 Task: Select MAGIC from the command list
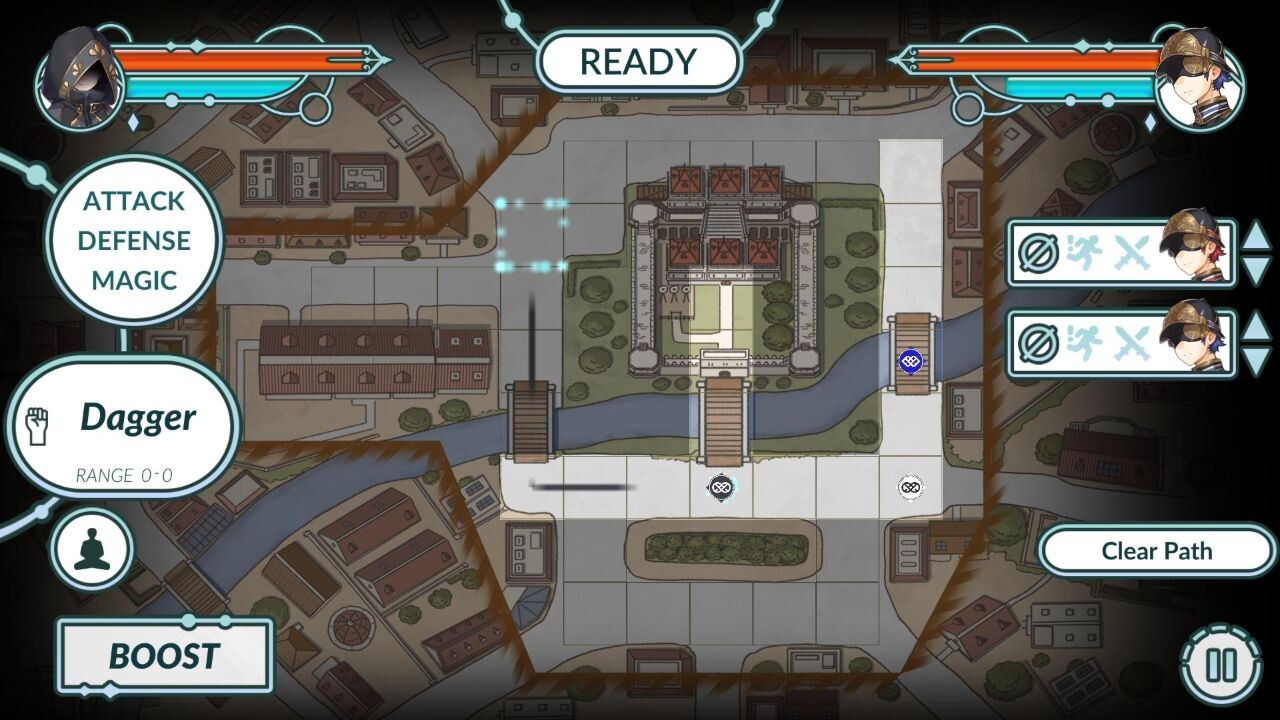click(x=135, y=281)
